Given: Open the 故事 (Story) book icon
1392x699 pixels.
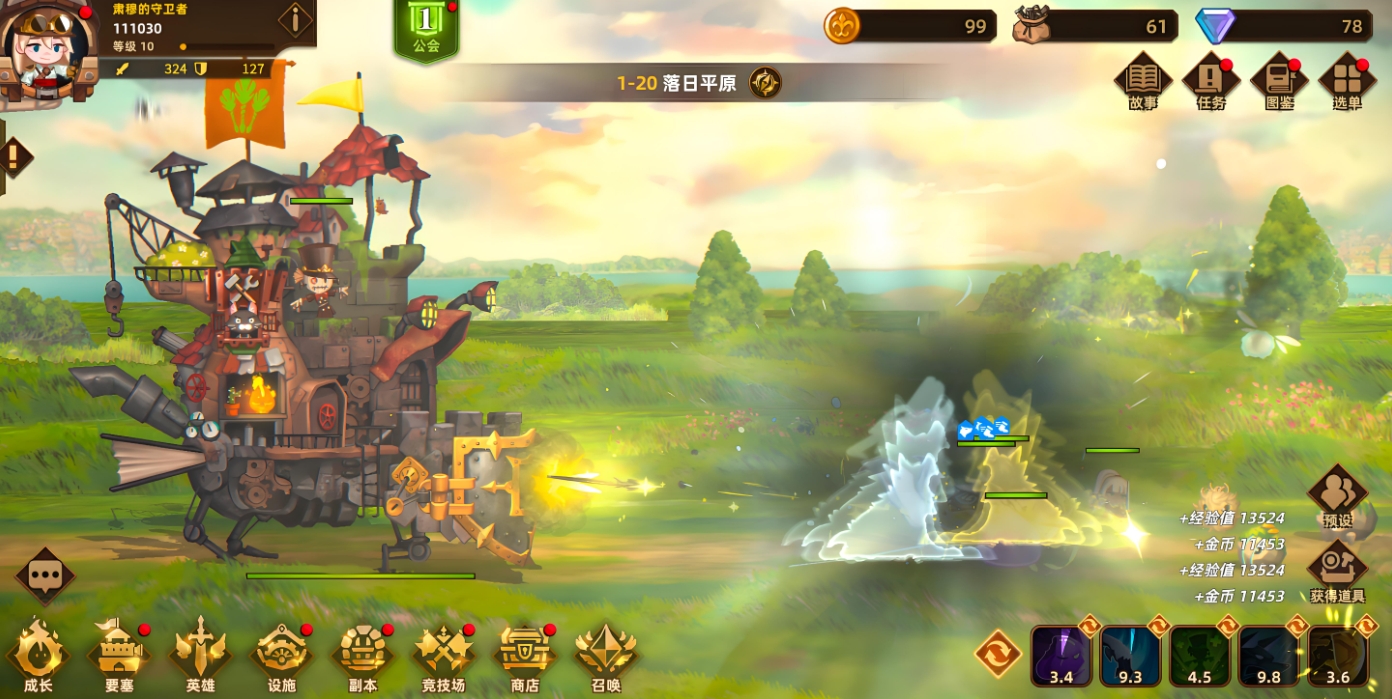Looking at the screenshot, I should 1142,78.
